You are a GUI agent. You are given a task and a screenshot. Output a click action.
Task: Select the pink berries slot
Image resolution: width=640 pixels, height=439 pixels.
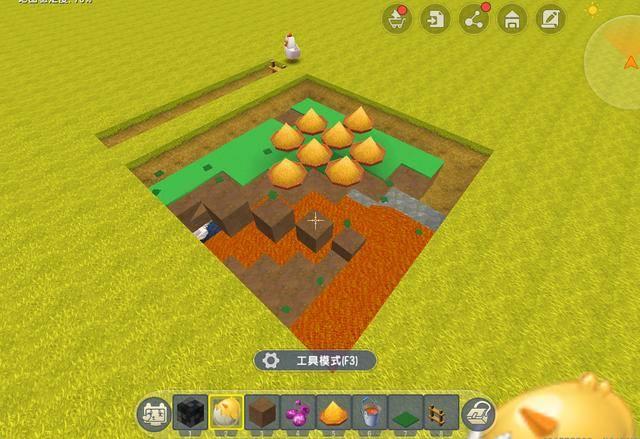[x=298, y=411]
